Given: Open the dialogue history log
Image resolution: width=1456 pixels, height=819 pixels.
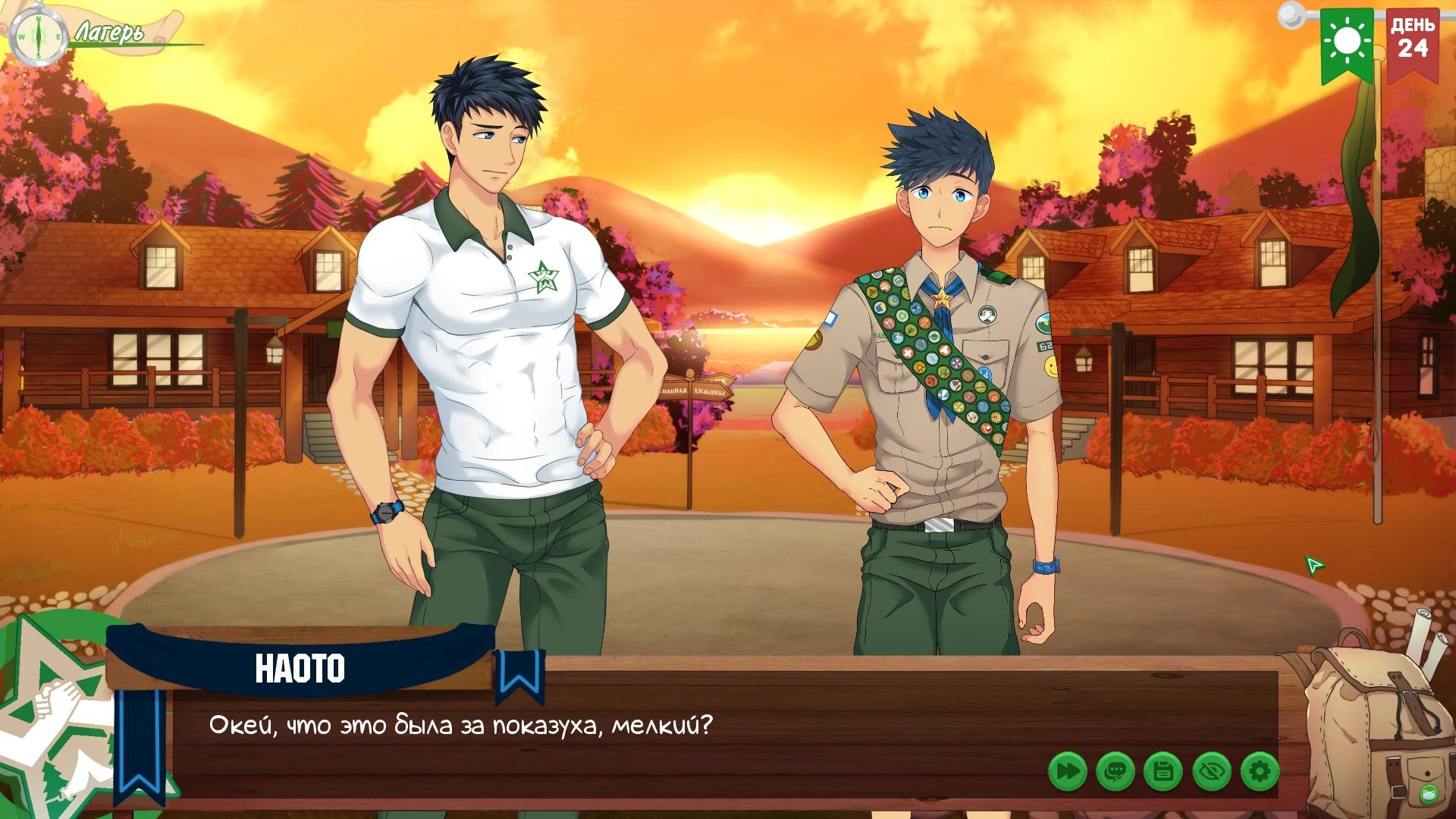Looking at the screenshot, I should tap(1115, 772).
